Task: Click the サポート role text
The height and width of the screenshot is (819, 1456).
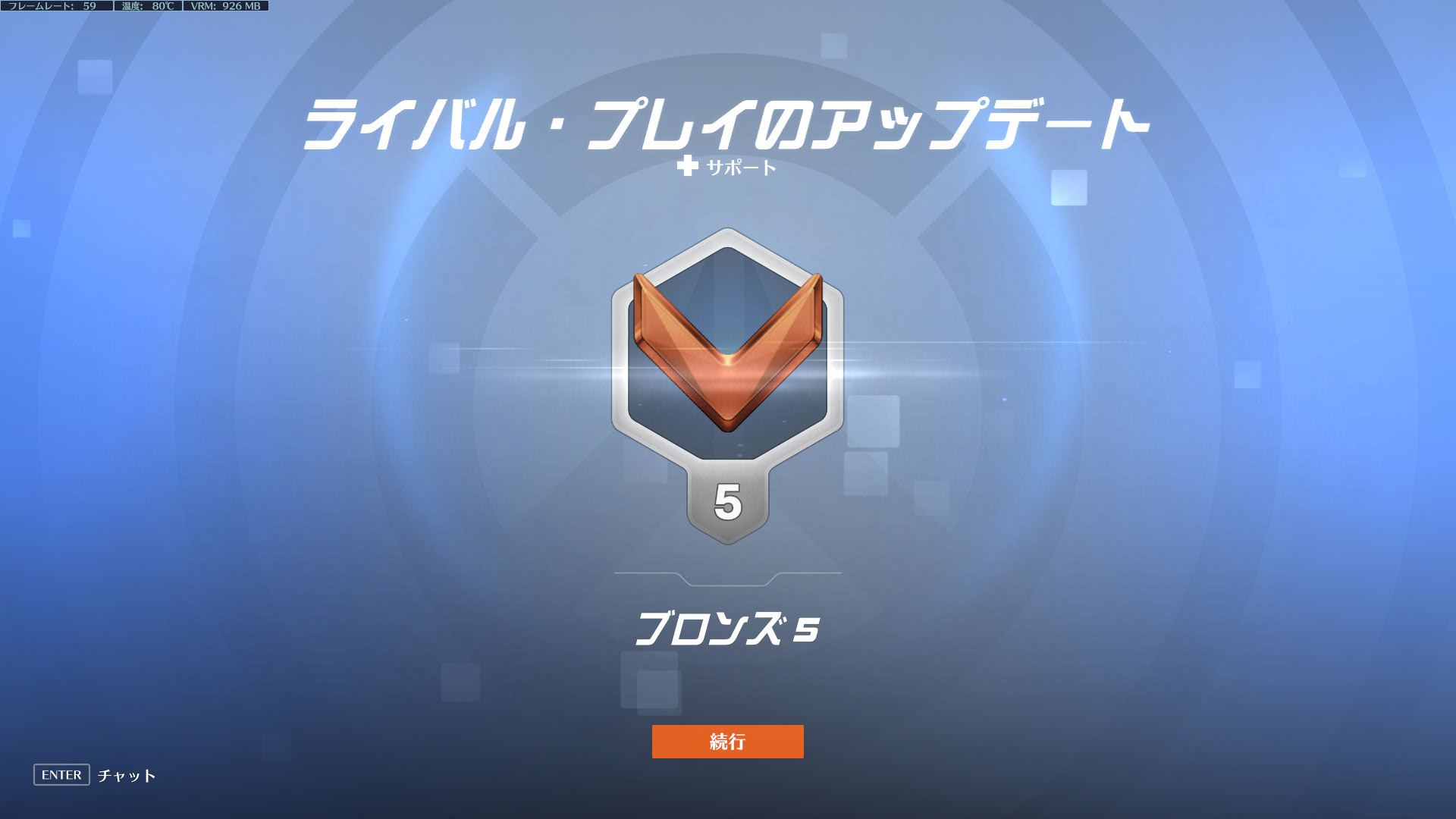Action: click(739, 168)
